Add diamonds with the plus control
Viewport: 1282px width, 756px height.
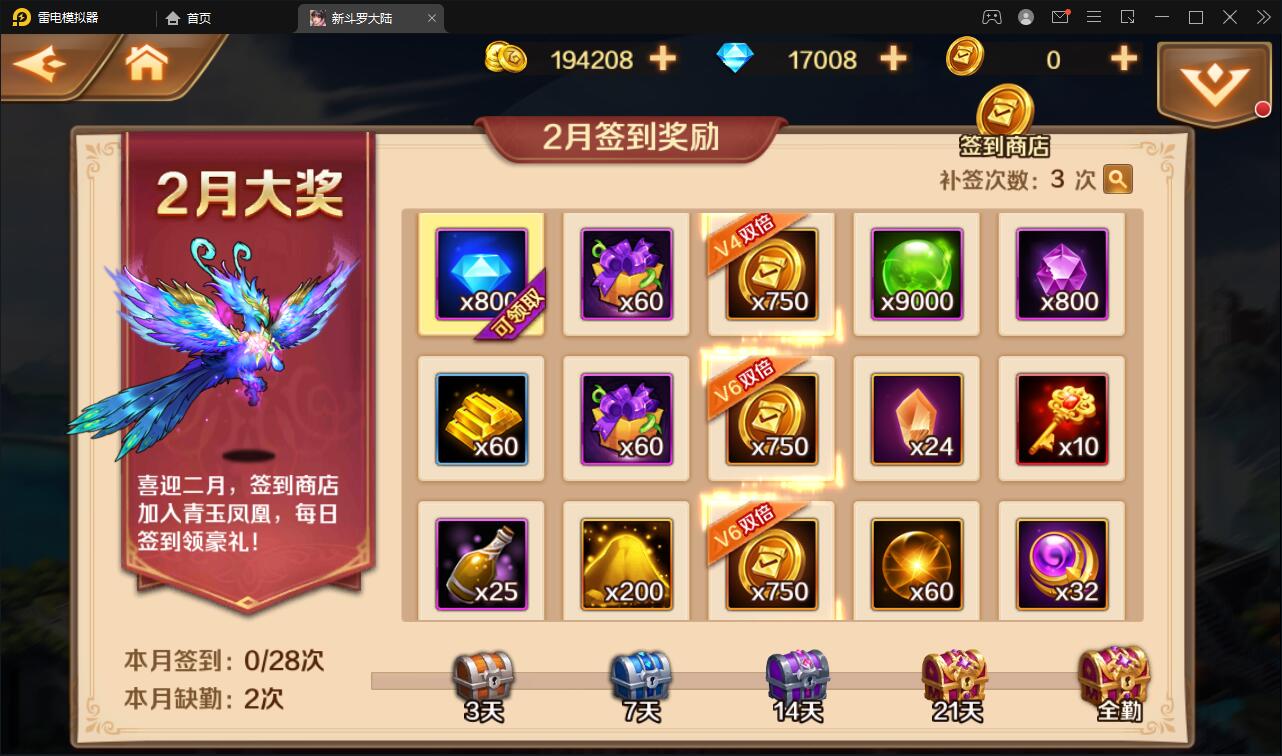(892, 59)
